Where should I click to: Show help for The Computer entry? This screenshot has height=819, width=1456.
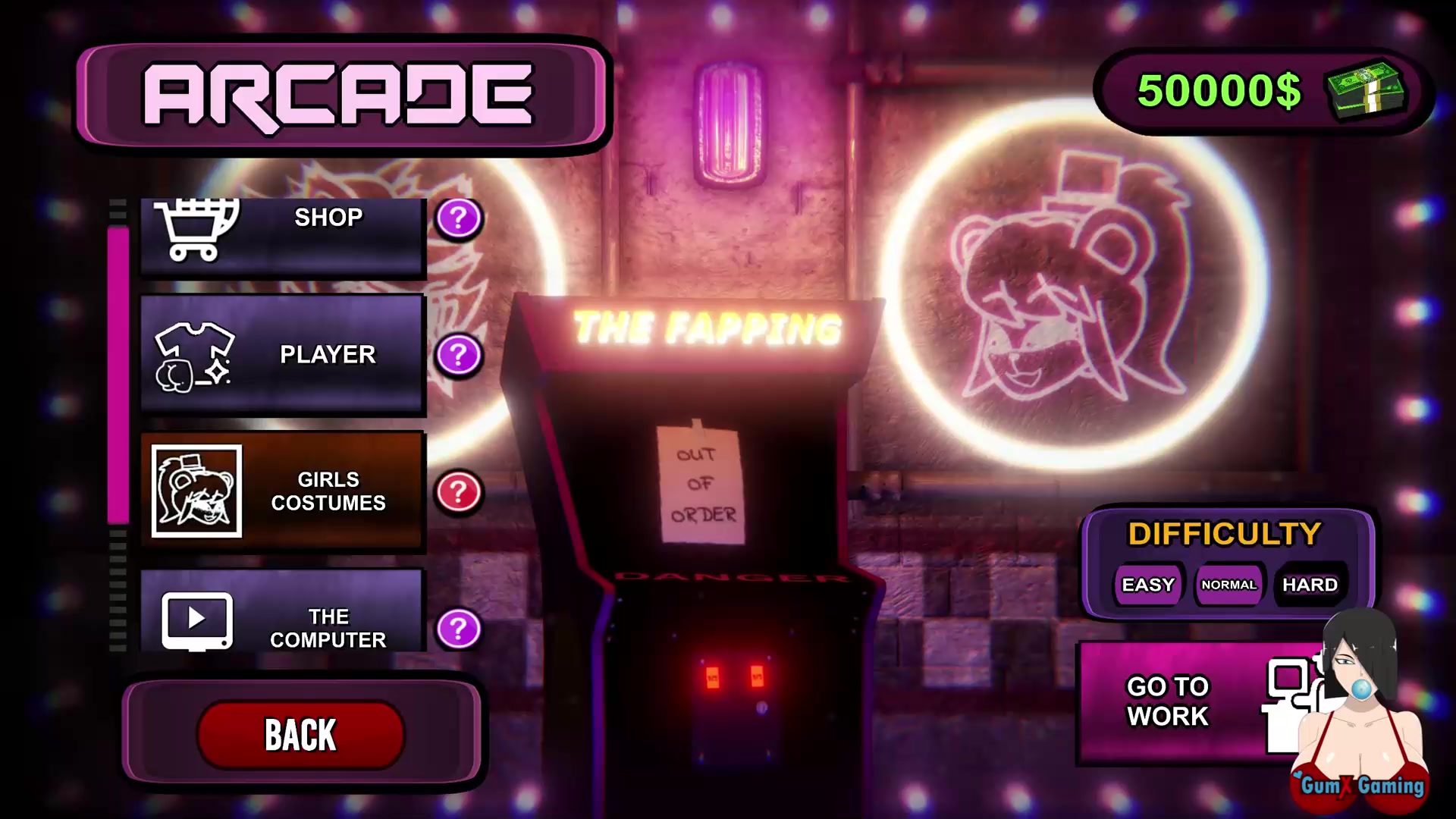click(x=459, y=629)
